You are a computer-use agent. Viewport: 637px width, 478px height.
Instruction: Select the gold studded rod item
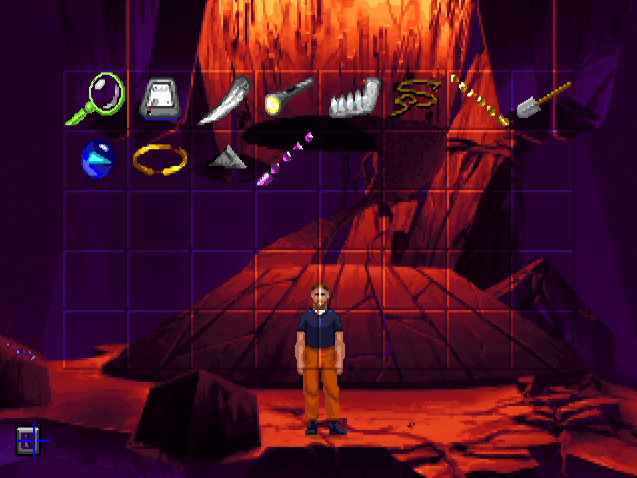point(480,100)
